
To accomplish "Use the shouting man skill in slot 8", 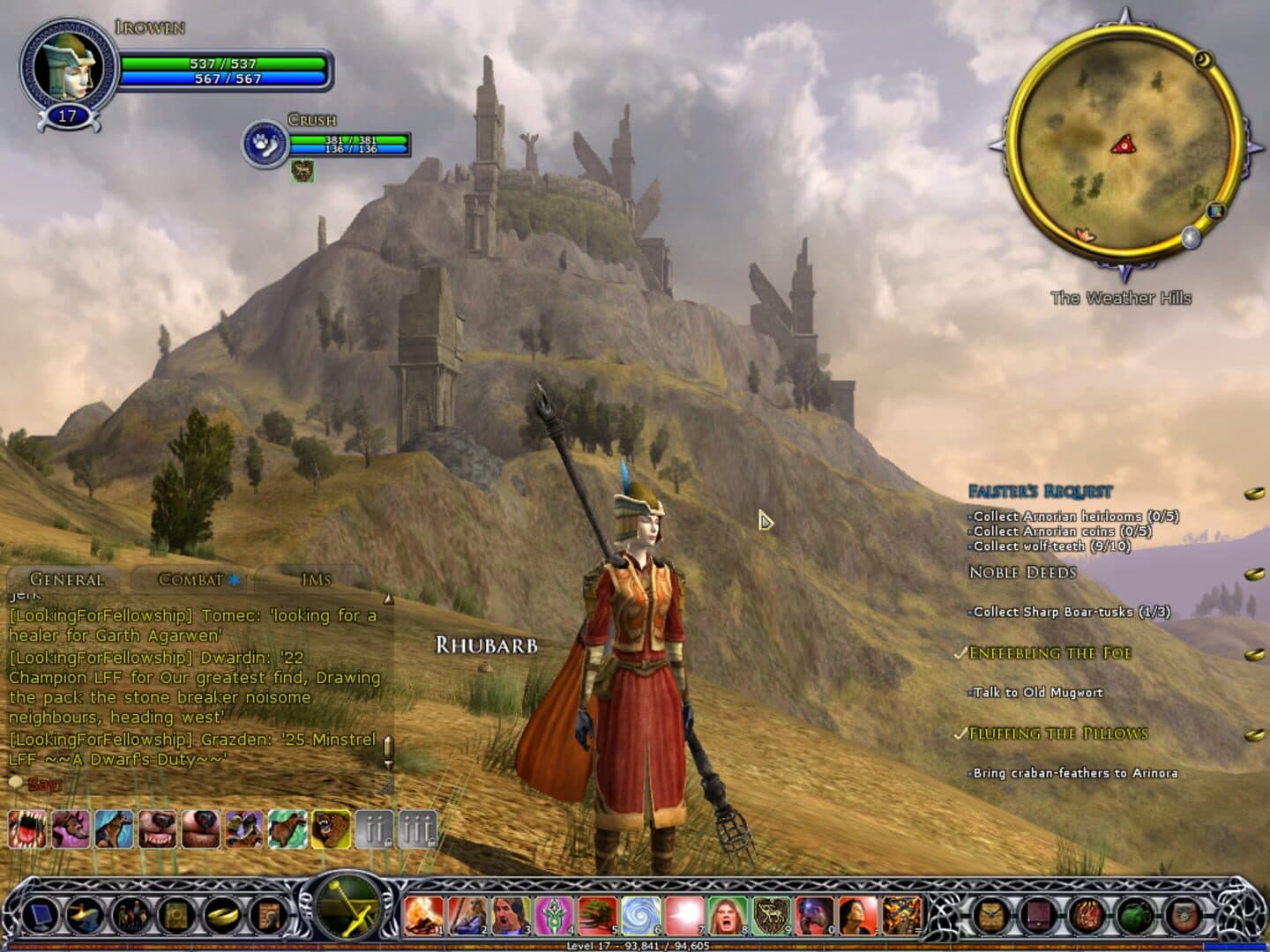I will 728,915.
